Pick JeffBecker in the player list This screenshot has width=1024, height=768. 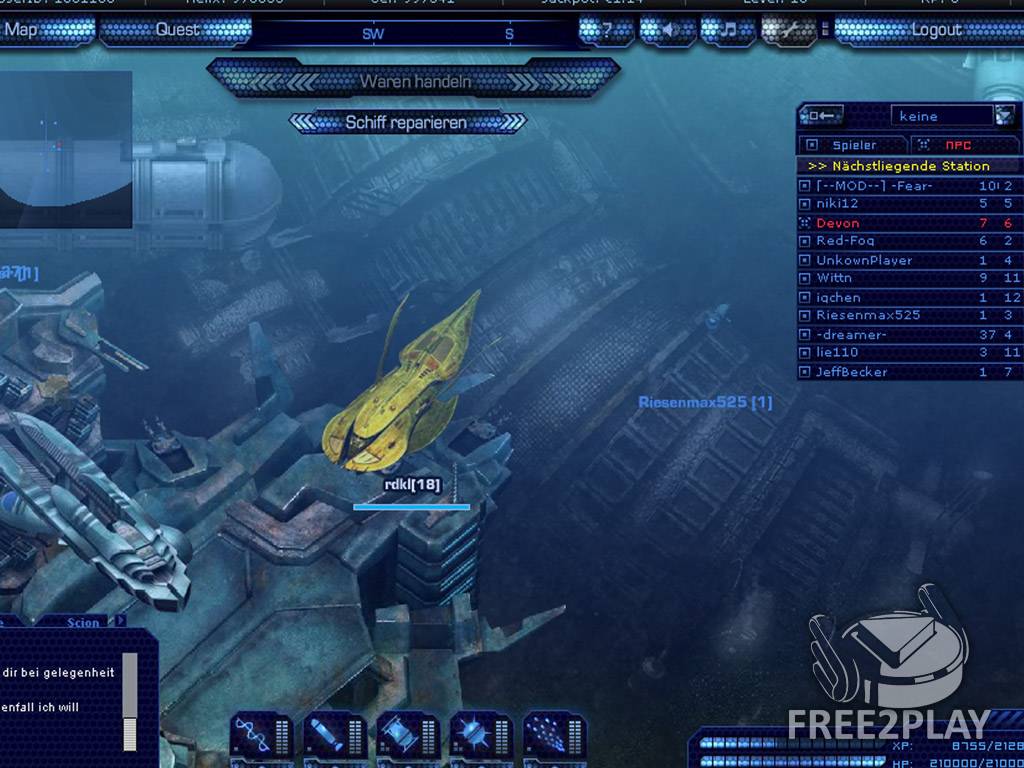click(851, 372)
